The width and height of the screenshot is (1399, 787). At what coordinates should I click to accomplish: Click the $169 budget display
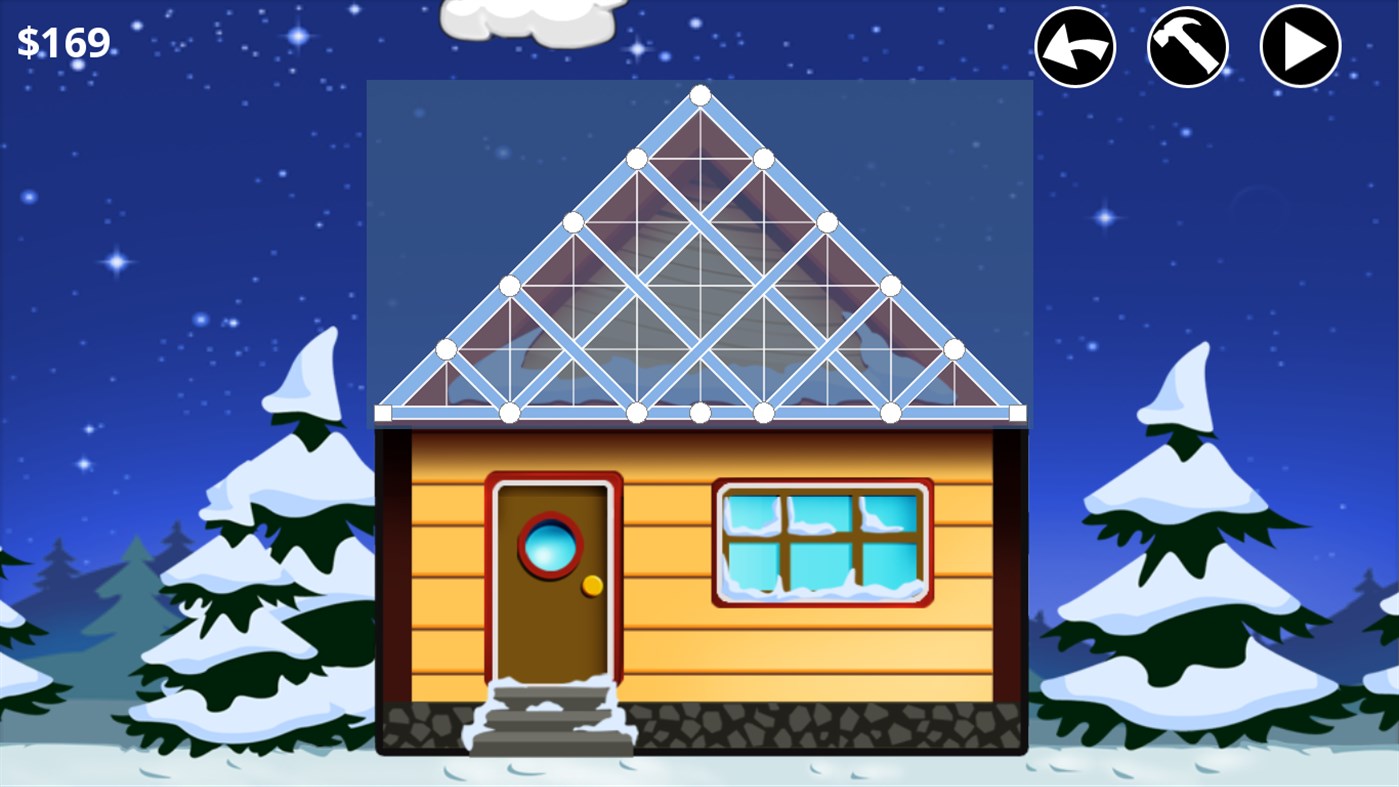63,40
